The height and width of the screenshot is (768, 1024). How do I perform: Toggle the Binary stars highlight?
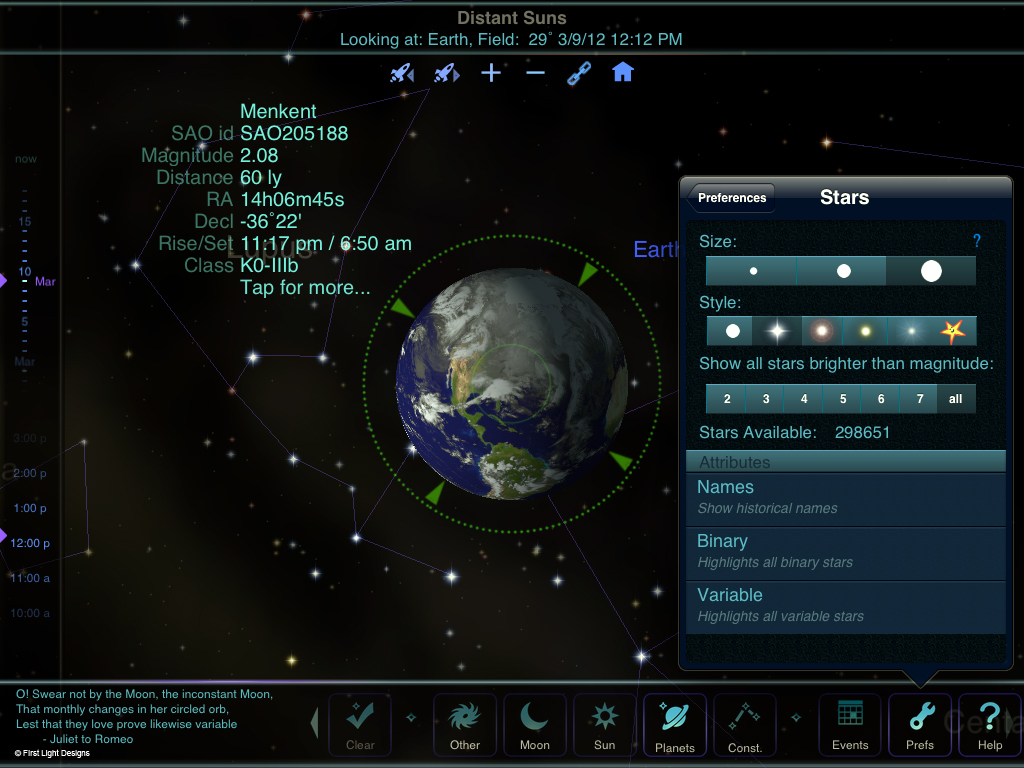click(845, 551)
